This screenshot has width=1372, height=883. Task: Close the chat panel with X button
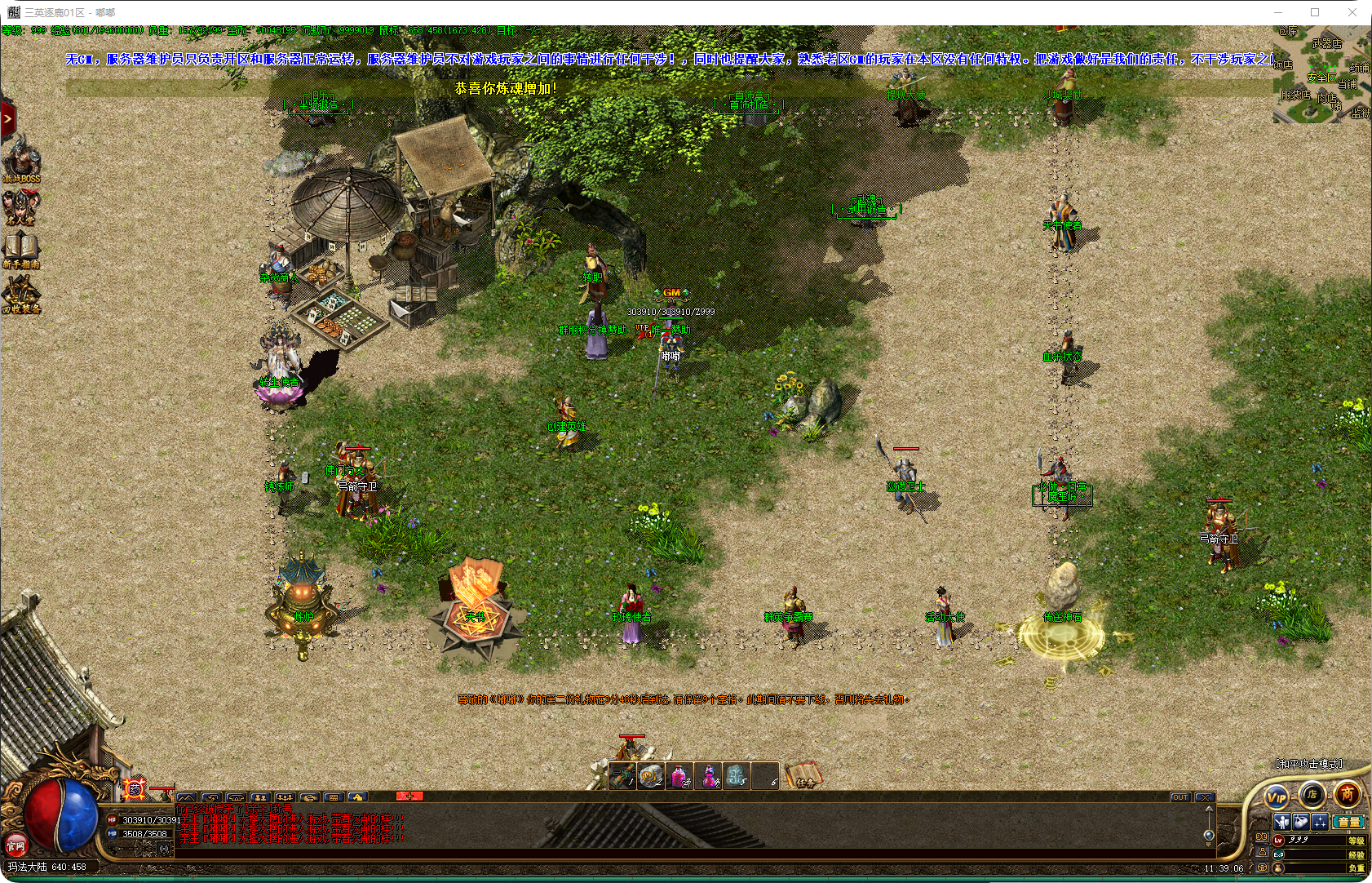[x=1205, y=797]
